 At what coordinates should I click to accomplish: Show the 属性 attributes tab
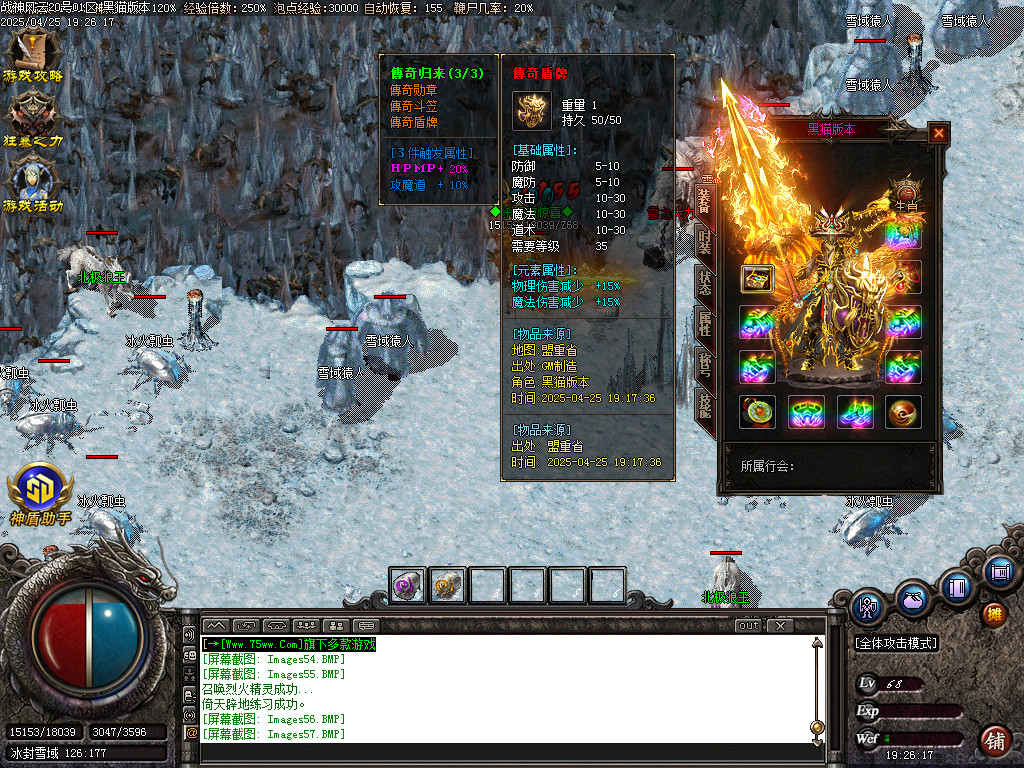[704, 324]
